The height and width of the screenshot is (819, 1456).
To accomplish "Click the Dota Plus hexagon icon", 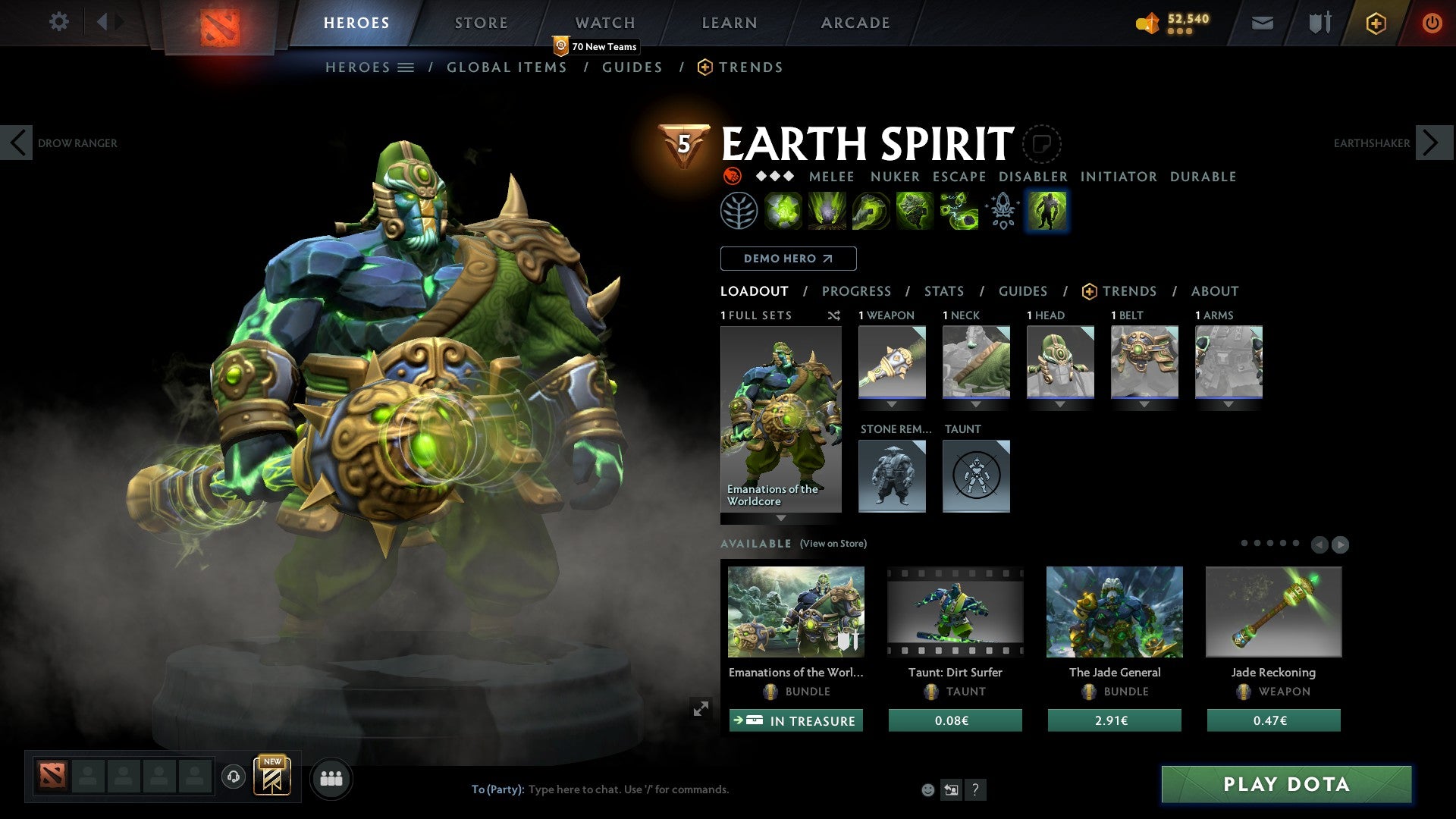I will click(1375, 23).
